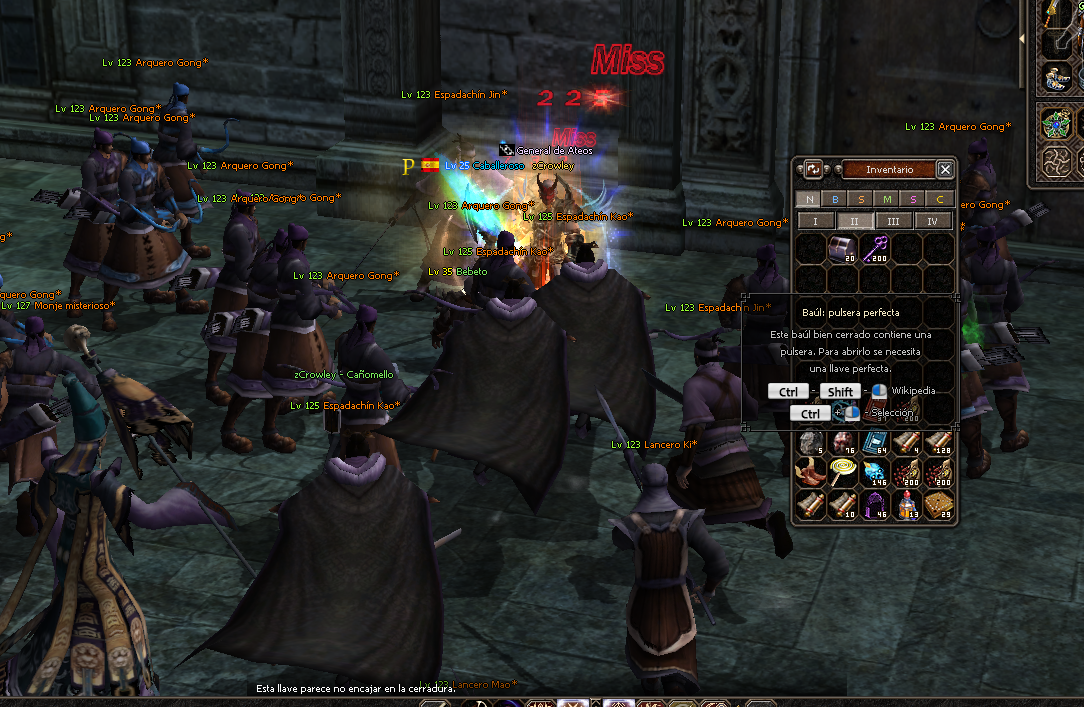Screen dimensions: 1084x707
Task: Switch to the blue B inventory tab
Action: coord(836,199)
